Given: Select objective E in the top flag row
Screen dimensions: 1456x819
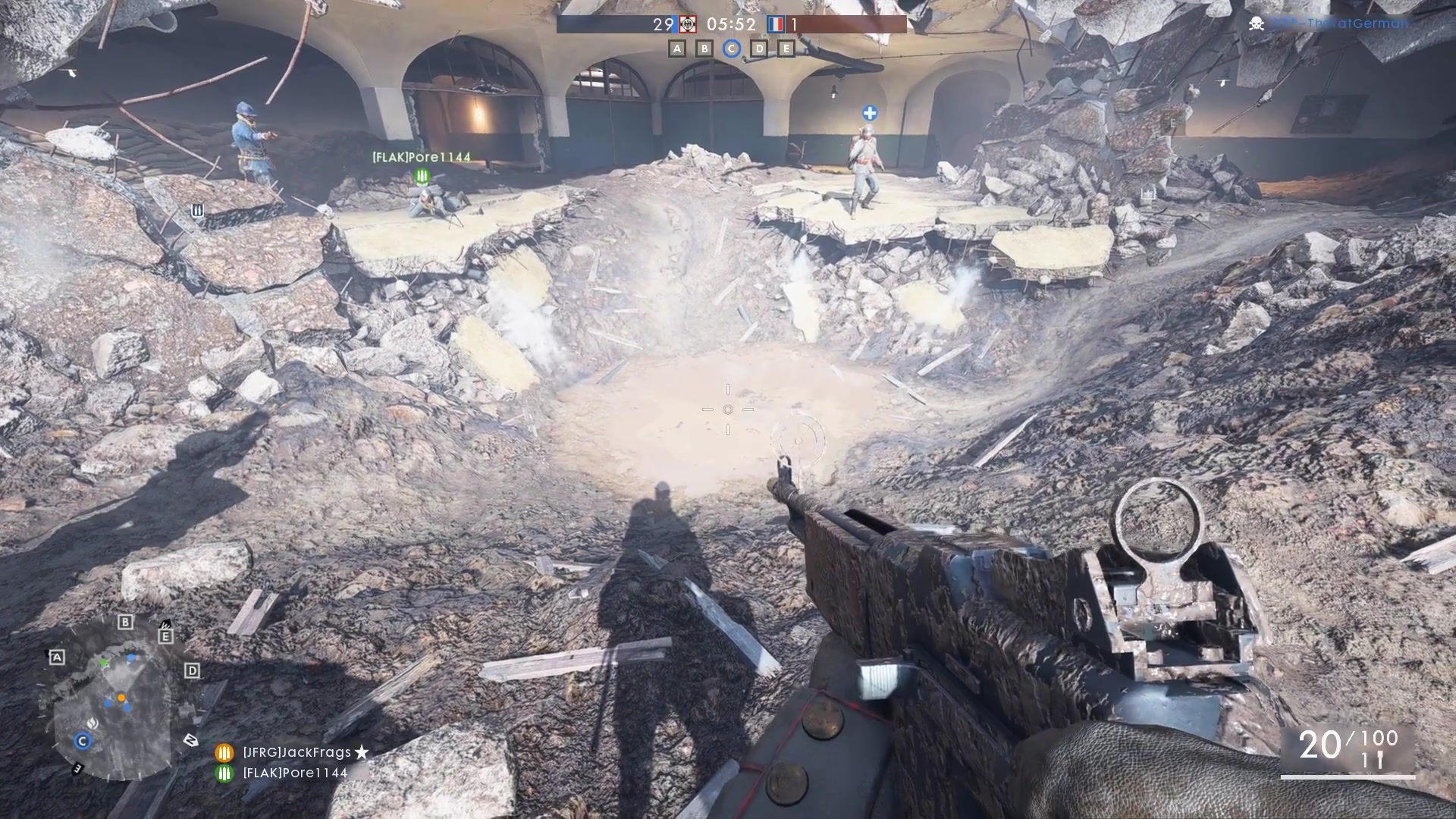Looking at the screenshot, I should pyautogui.click(x=786, y=49).
